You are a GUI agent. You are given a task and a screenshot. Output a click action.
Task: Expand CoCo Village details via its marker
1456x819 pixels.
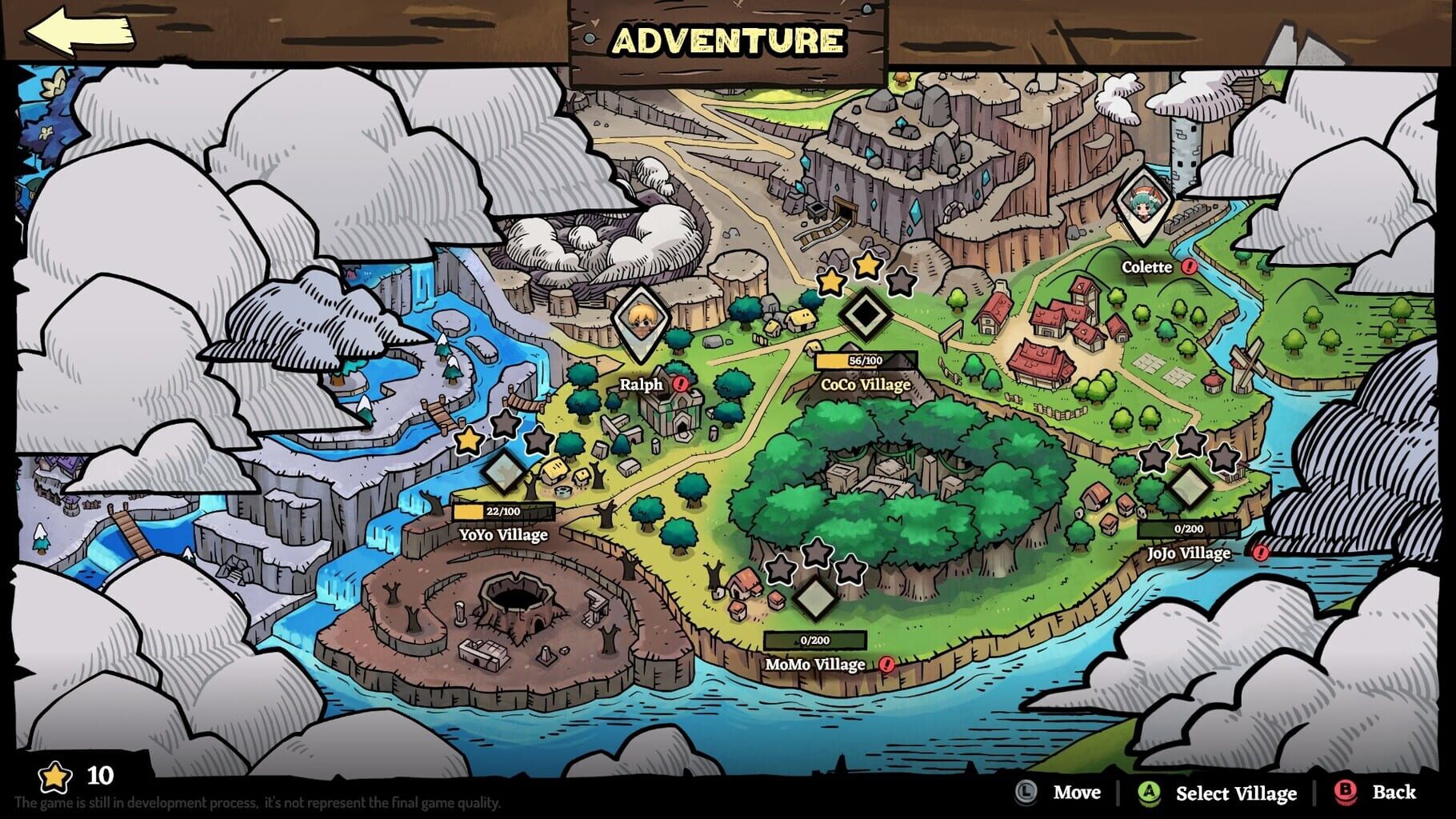click(868, 317)
